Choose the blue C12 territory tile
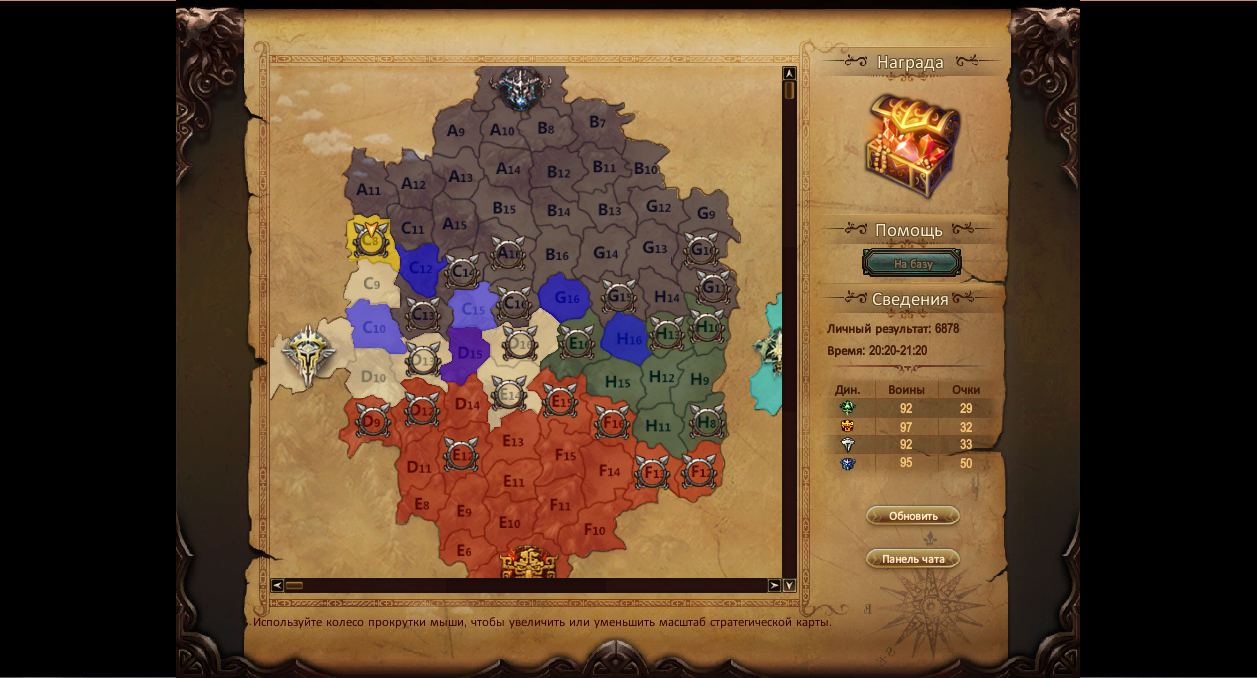The width and height of the screenshot is (1257, 678). [x=420, y=267]
